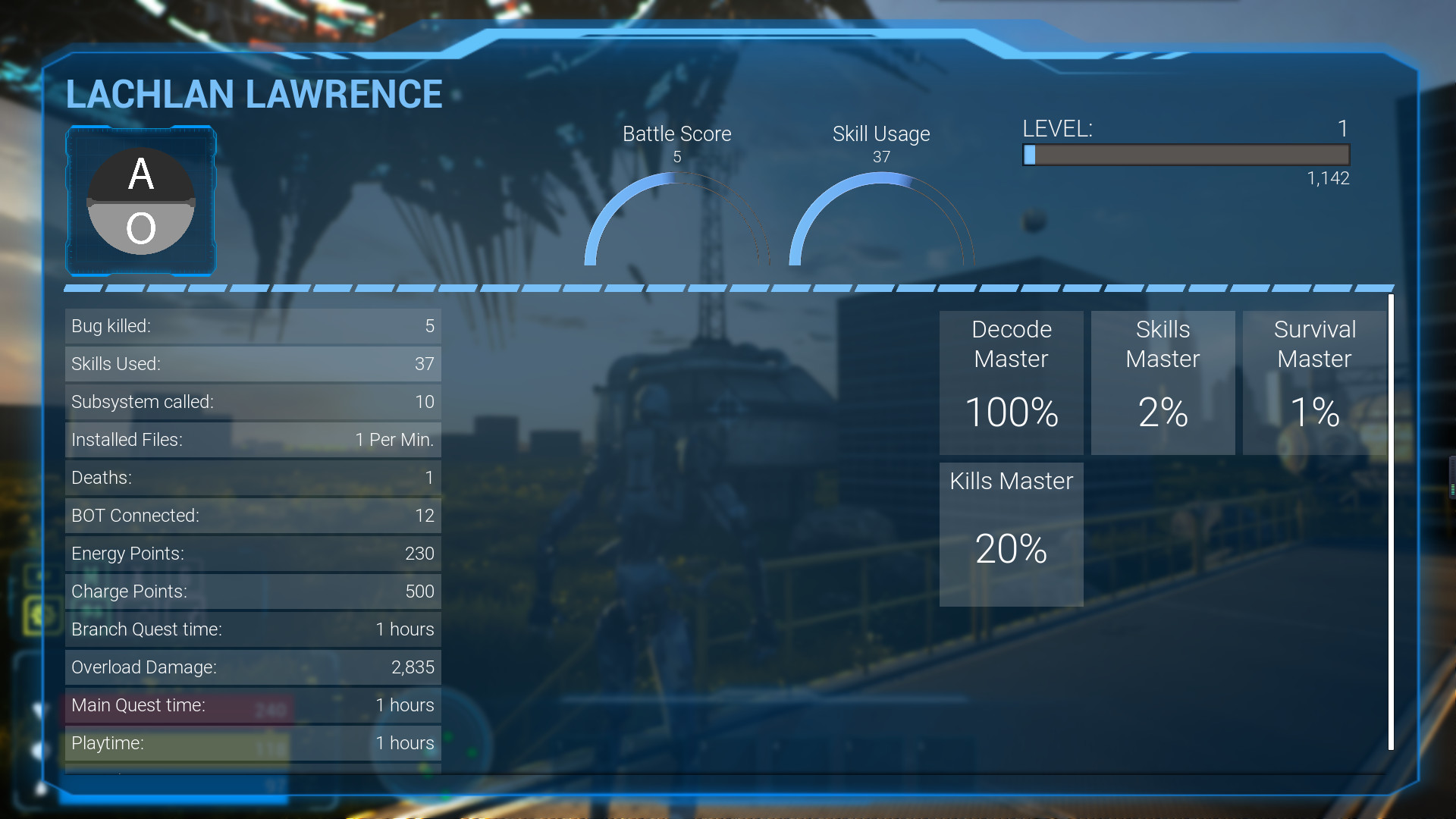
Task: Click the player avatar portrait icon
Action: point(140,201)
